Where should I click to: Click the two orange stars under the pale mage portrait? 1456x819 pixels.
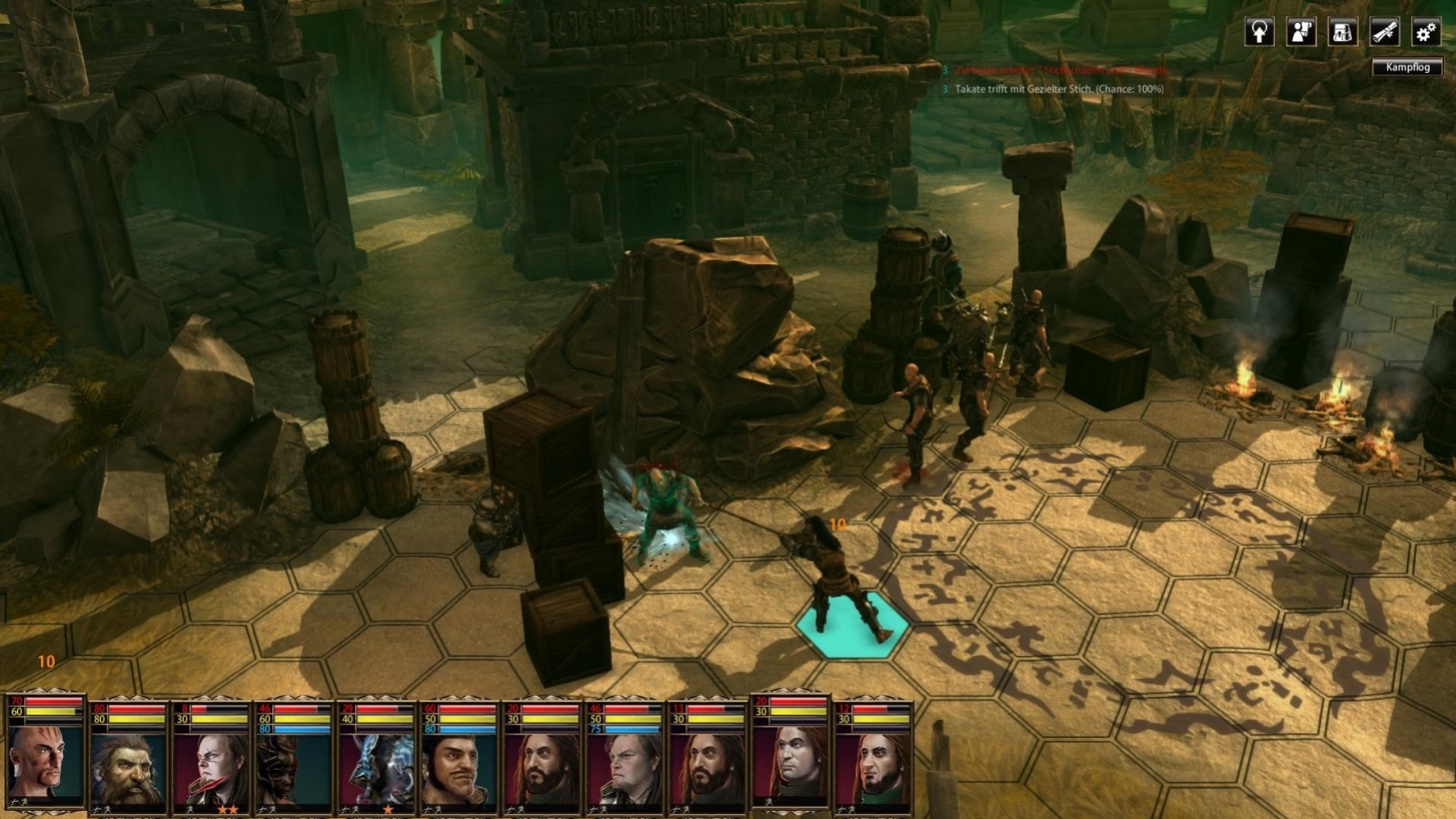tap(228, 808)
